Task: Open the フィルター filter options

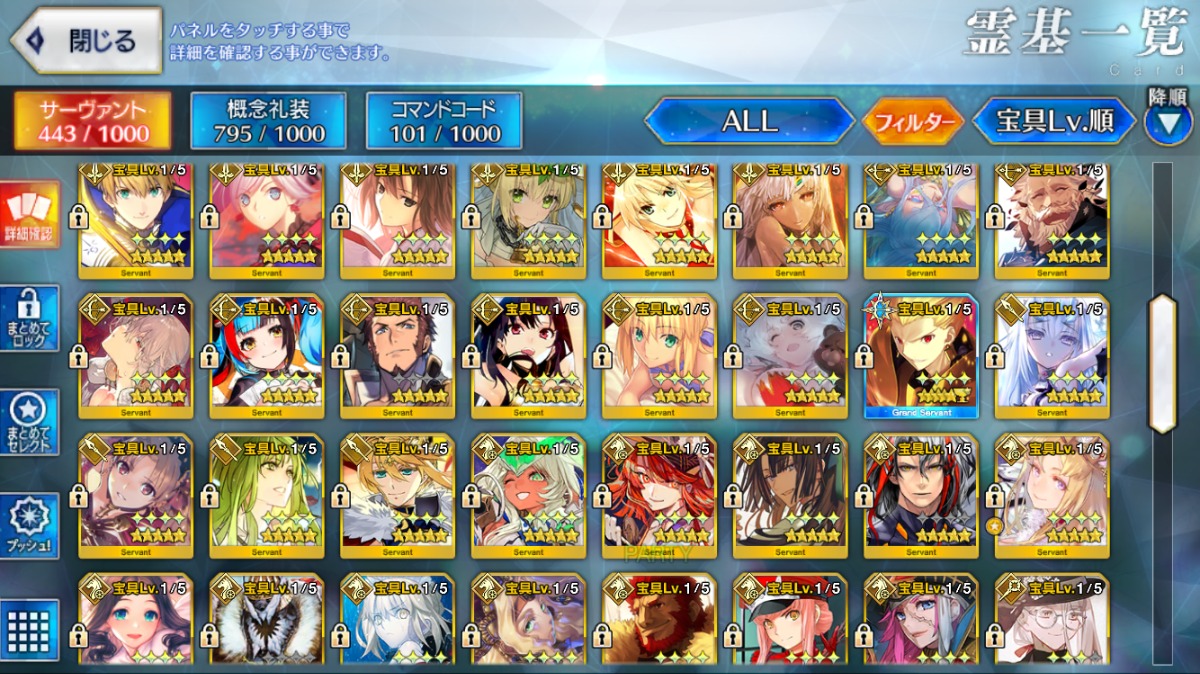Action: coord(913,122)
